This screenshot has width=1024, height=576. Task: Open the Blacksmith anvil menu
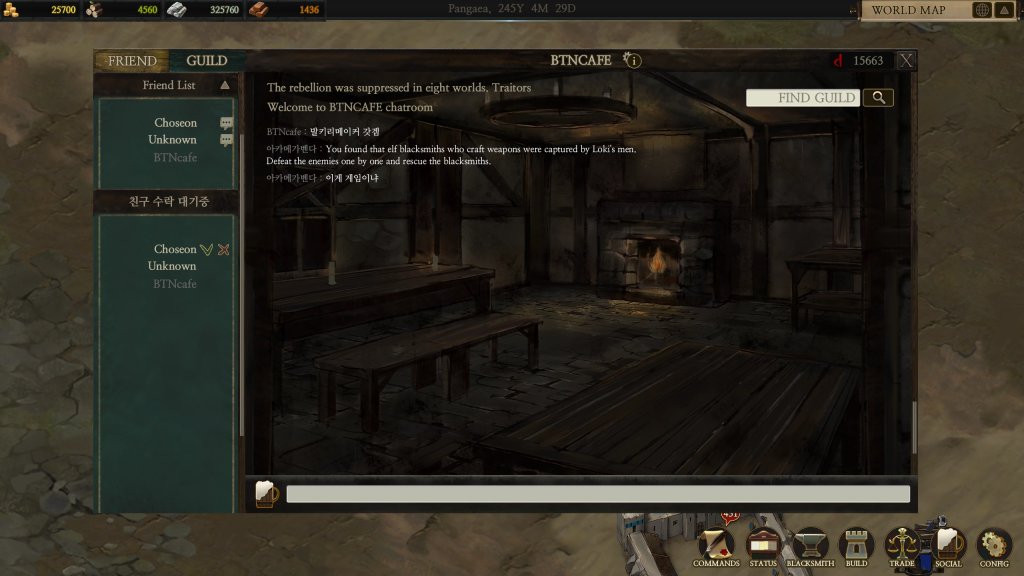point(810,546)
